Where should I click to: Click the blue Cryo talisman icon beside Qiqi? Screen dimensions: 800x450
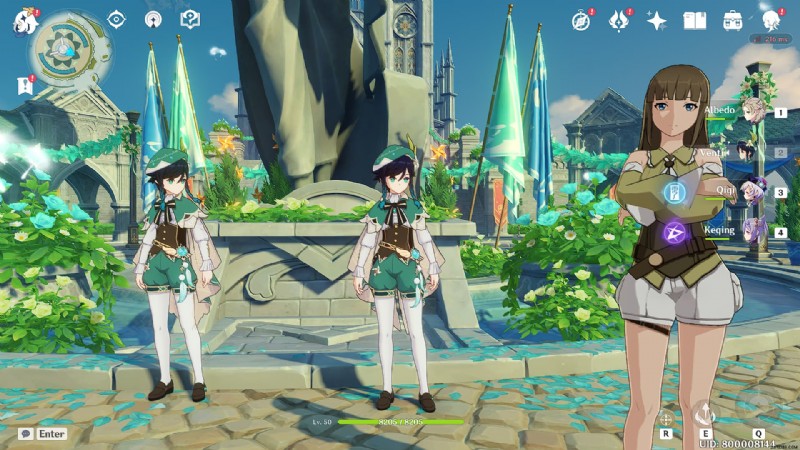pos(673,192)
